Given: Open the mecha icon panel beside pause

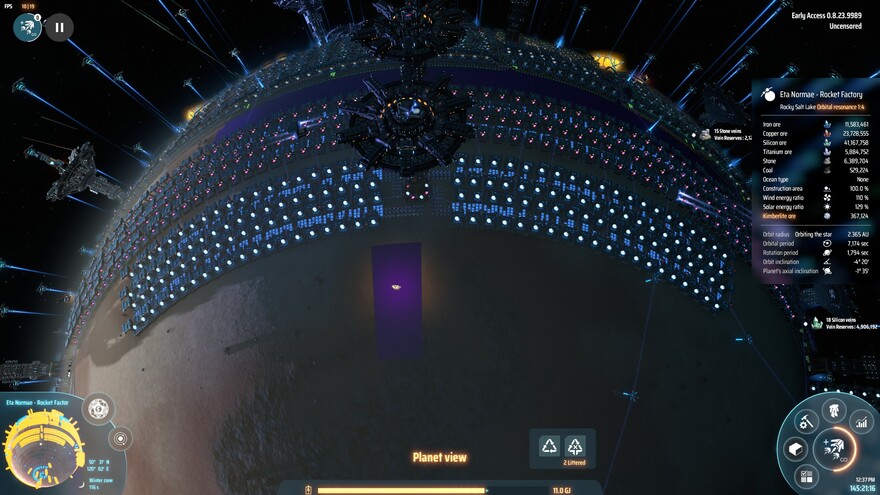Looking at the screenshot, I should 27,28.
